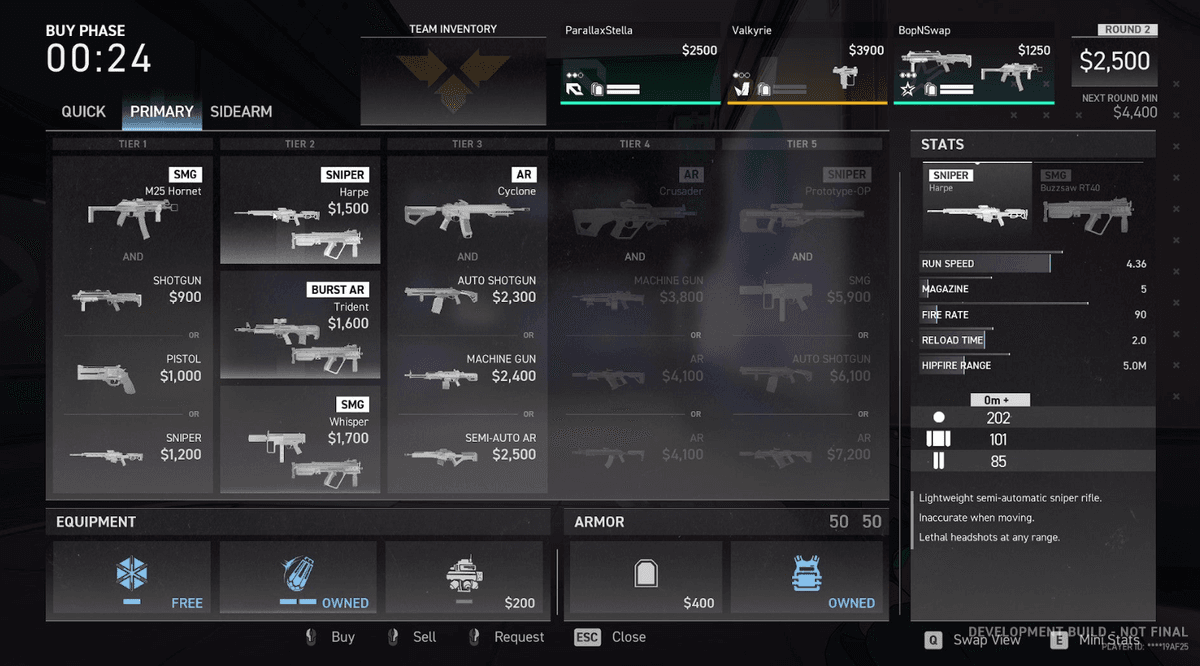Select the Harpe sniper for $1,500
Screen dimensions: 1200x666
tap(300, 210)
